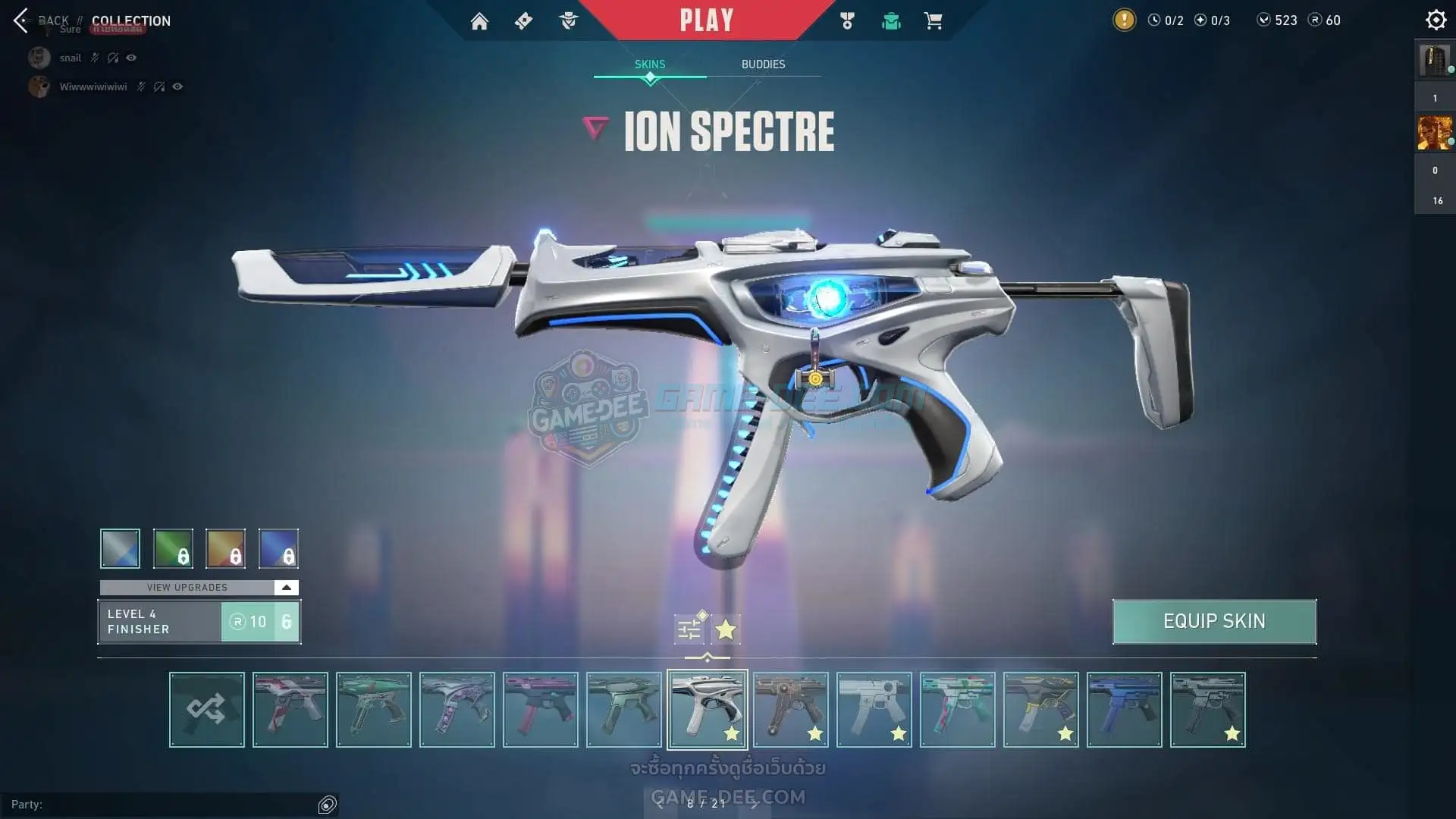Open the Buddies tab
1456x819 pixels.
tap(763, 64)
